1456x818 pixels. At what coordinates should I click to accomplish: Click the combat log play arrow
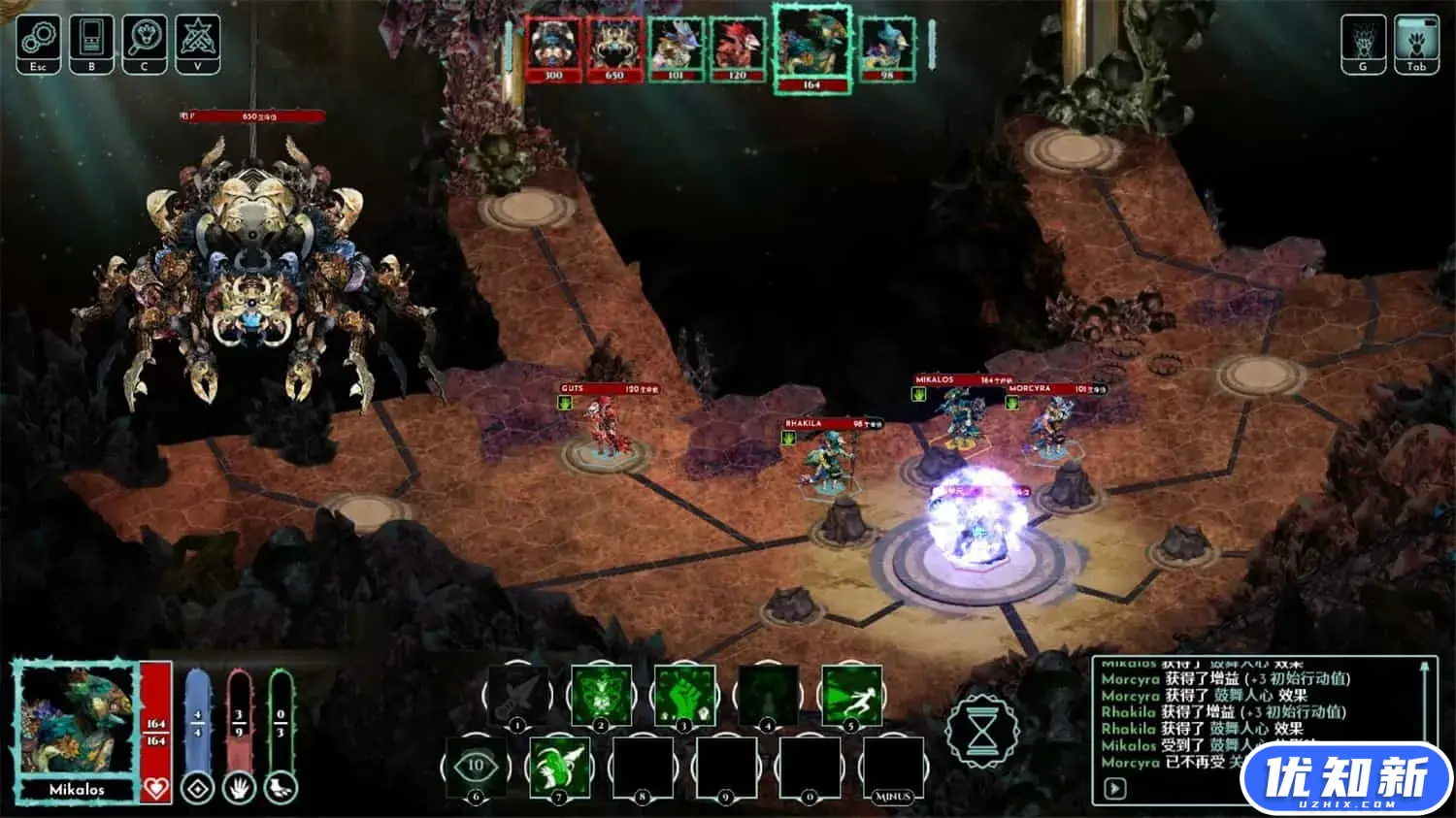tap(1115, 788)
